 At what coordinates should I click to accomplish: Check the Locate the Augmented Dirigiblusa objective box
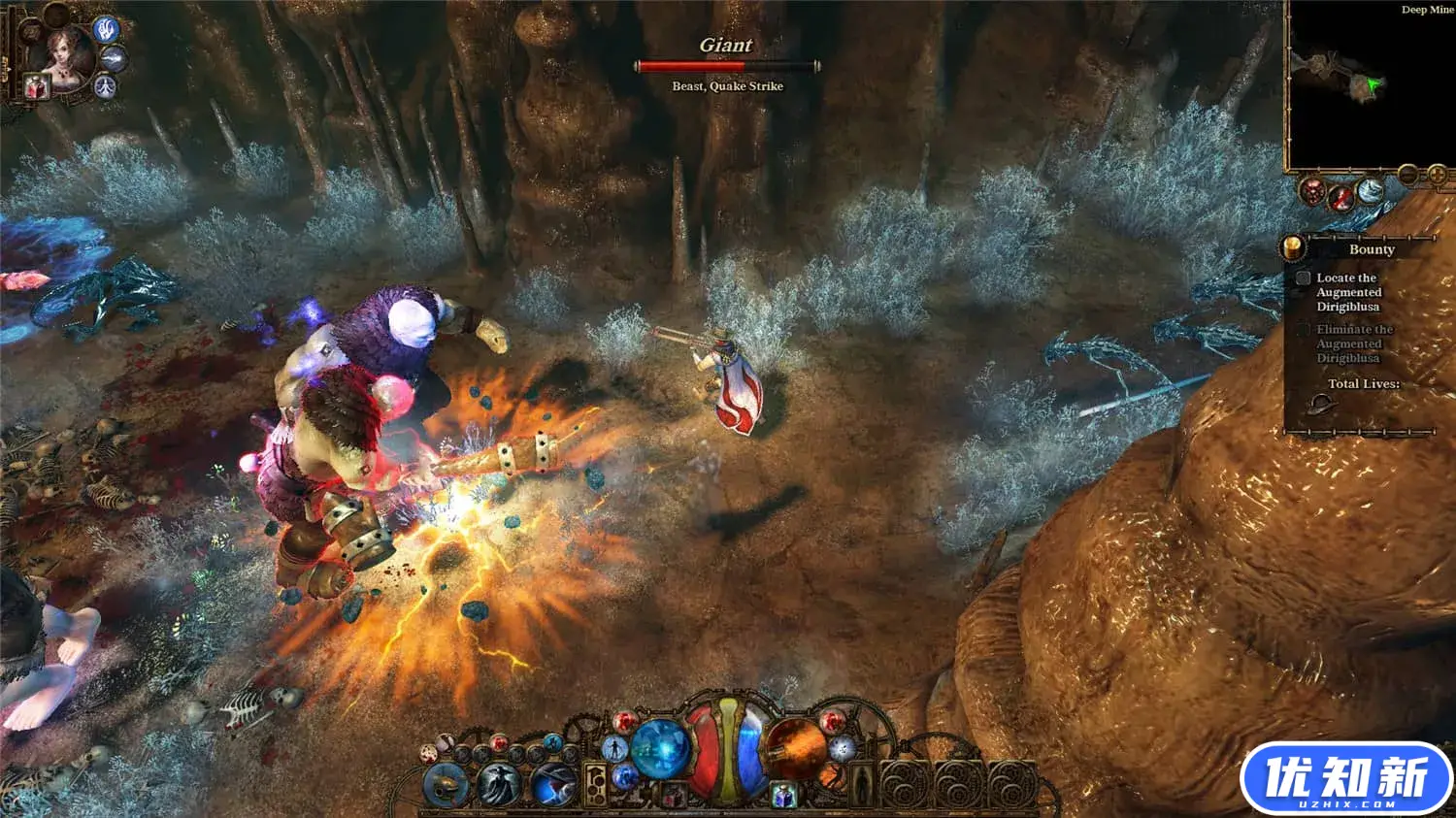tap(1304, 278)
